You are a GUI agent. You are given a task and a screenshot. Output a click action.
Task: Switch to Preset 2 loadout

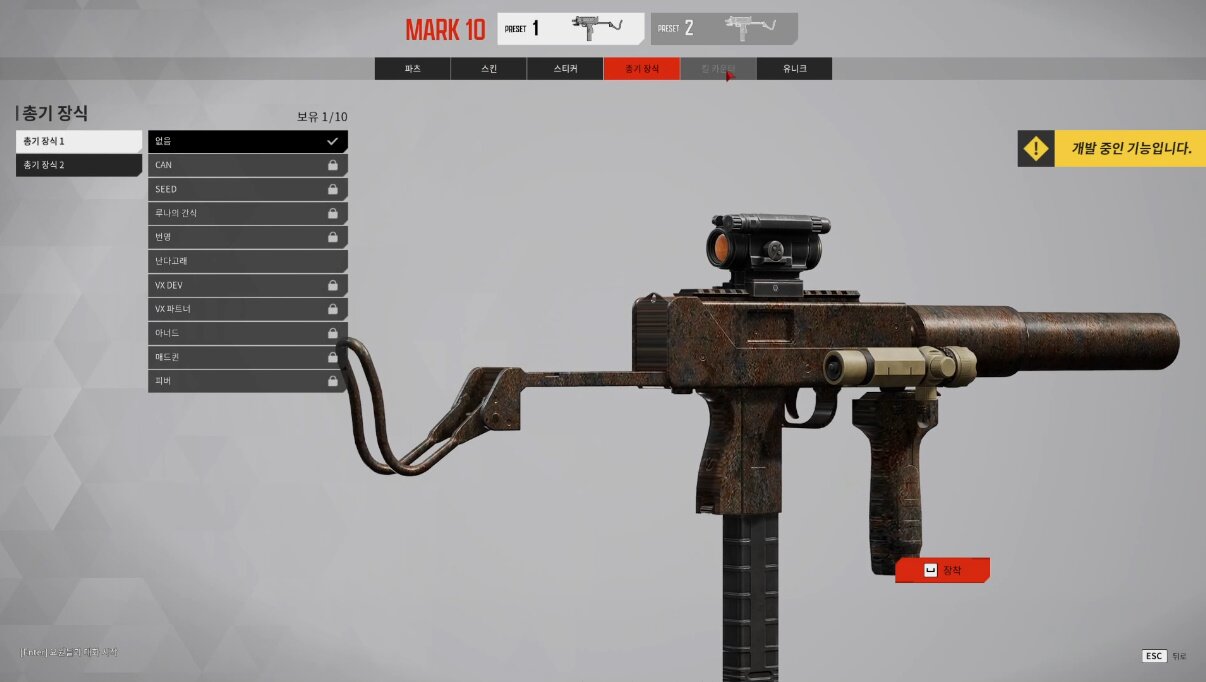[x=723, y=29]
